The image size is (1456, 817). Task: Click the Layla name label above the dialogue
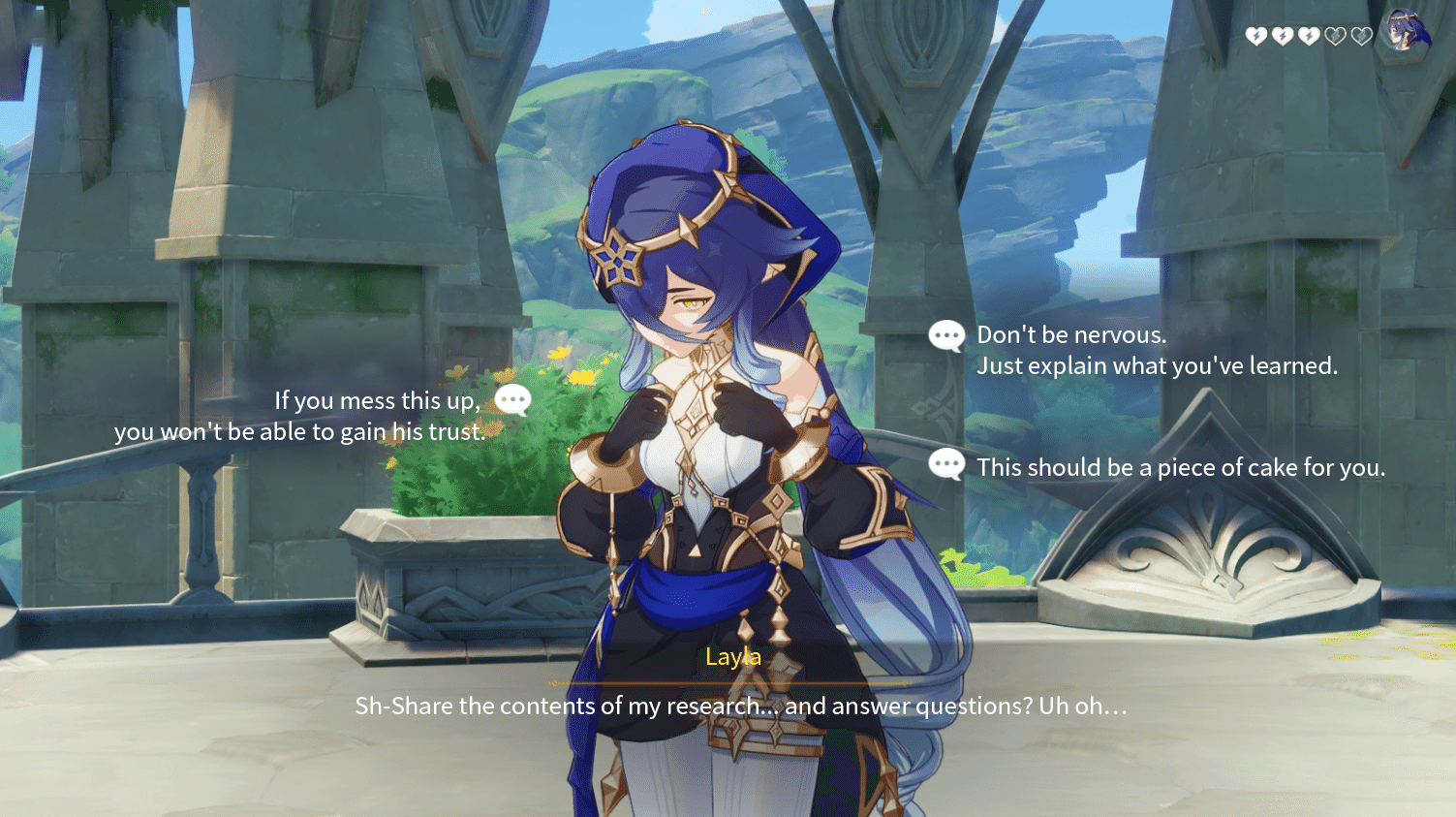[x=733, y=656]
